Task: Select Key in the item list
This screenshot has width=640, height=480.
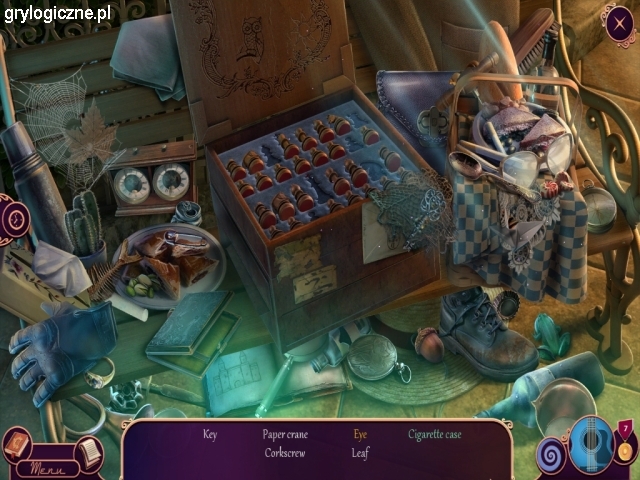Action: [209, 435]
